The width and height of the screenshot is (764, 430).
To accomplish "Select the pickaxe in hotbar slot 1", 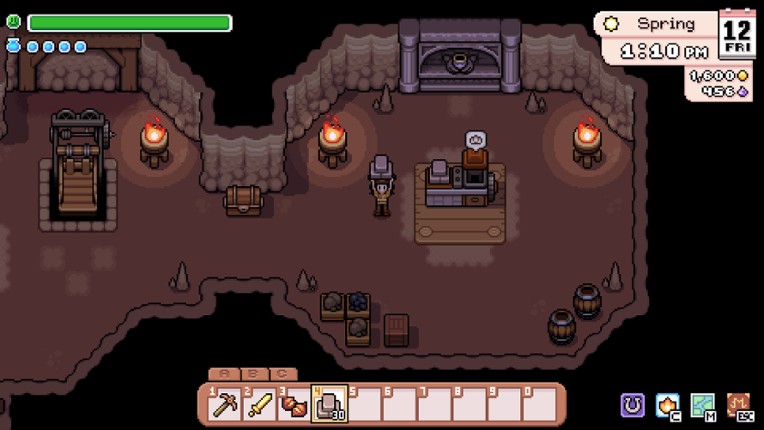I will pos(223,405).
